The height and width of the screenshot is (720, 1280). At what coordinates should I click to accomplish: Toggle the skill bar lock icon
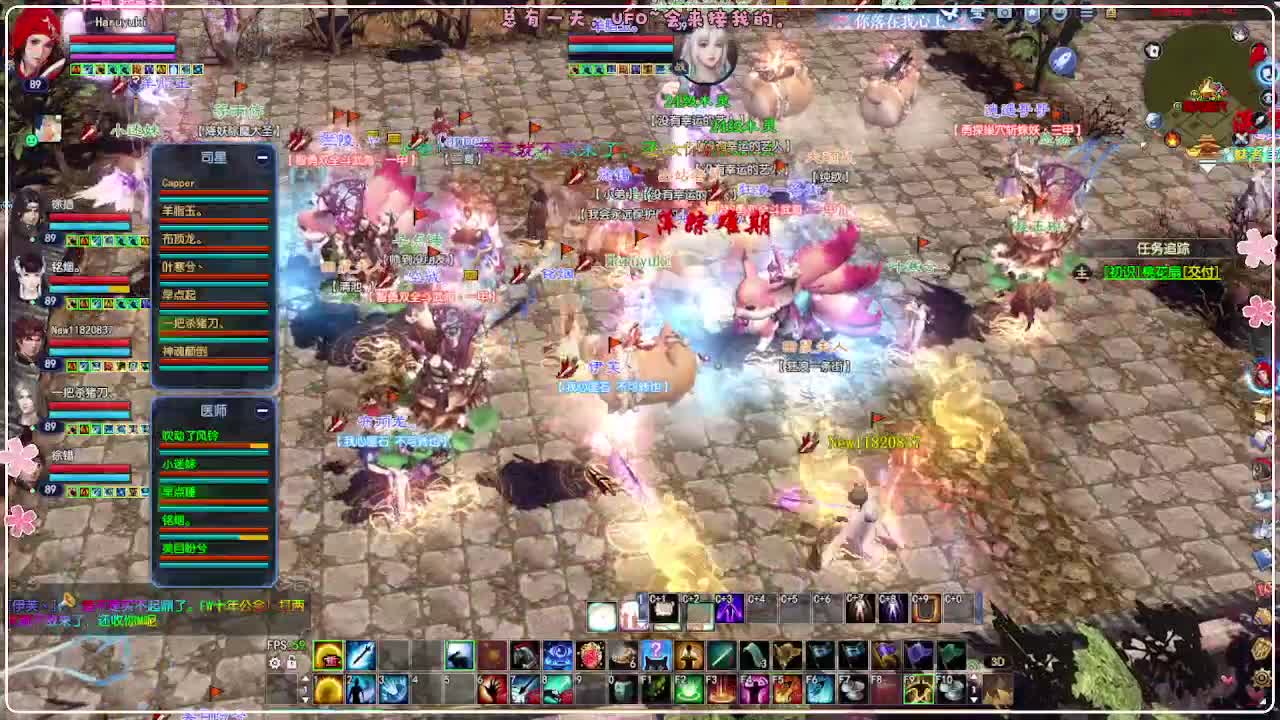(293, 663)
